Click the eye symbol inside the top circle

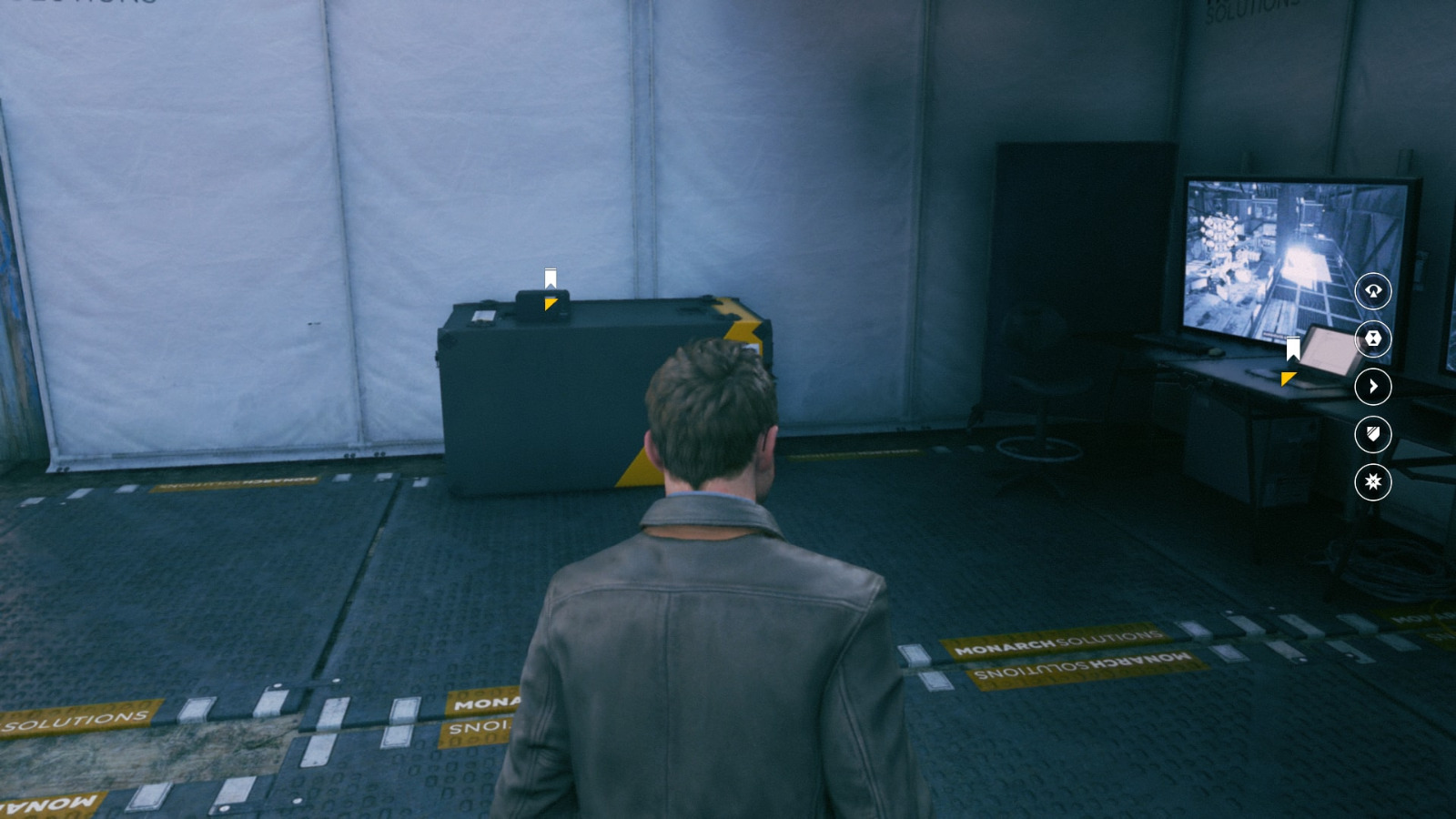tap(1374, 293)
